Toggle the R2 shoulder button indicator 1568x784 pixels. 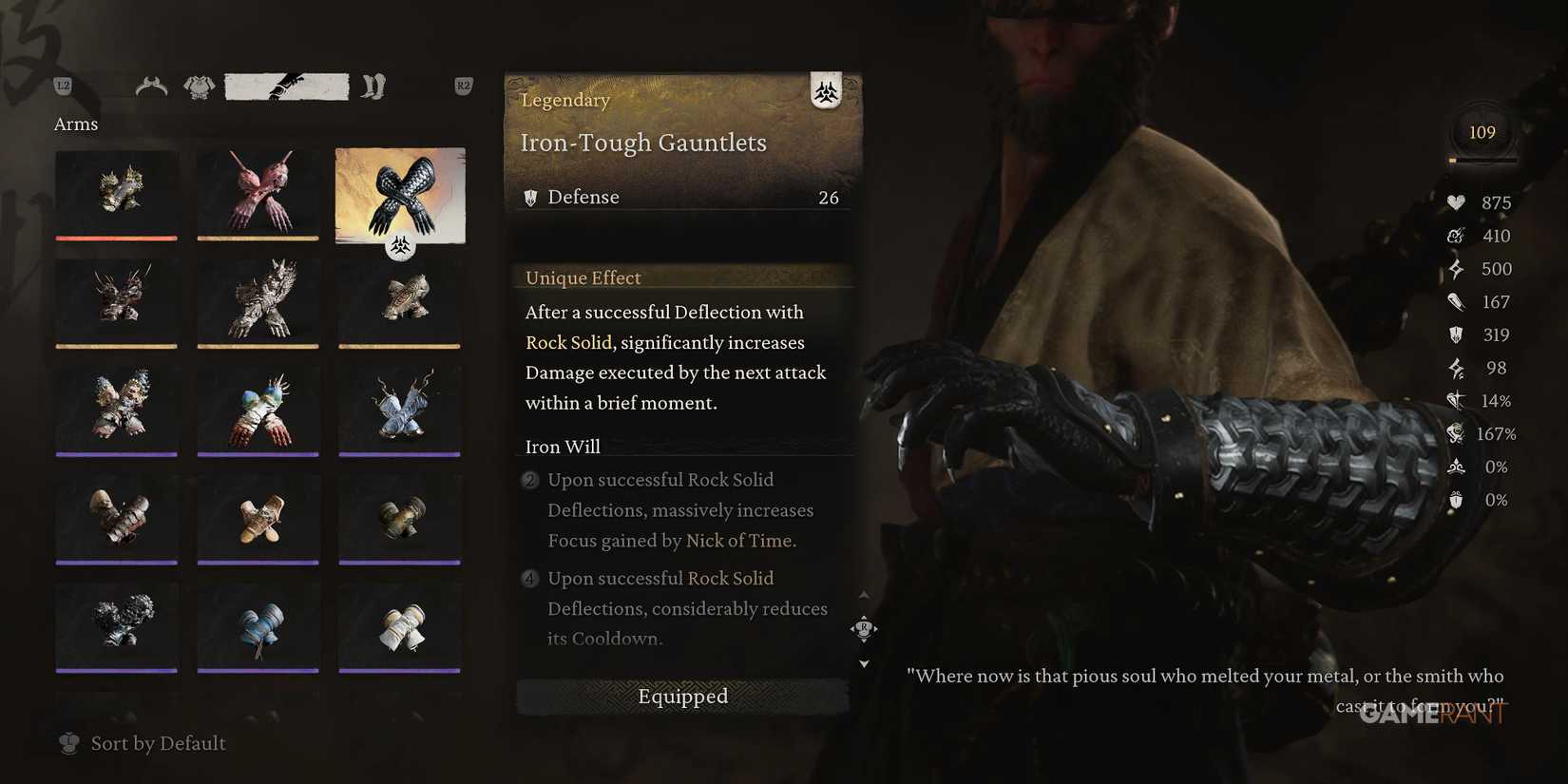click(x=463, y=86)
